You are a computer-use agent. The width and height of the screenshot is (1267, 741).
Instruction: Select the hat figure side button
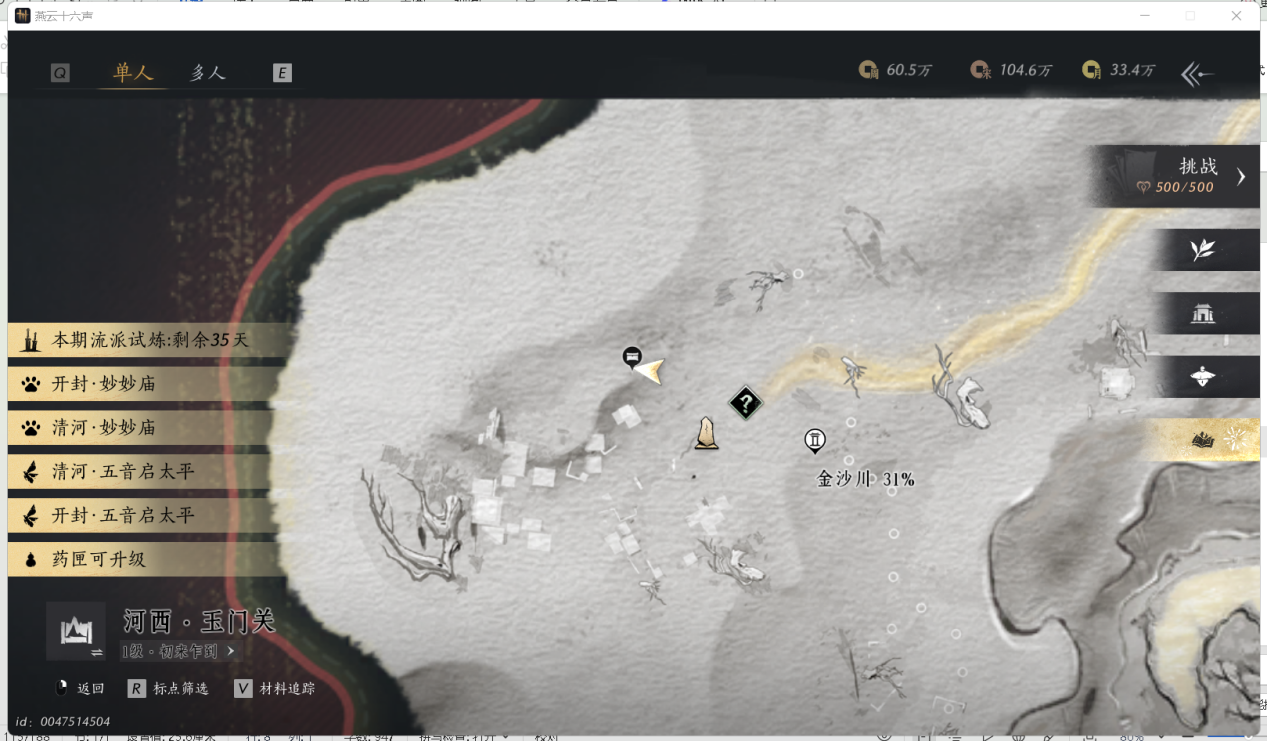pyautogui.click(x=1203, y=377)
